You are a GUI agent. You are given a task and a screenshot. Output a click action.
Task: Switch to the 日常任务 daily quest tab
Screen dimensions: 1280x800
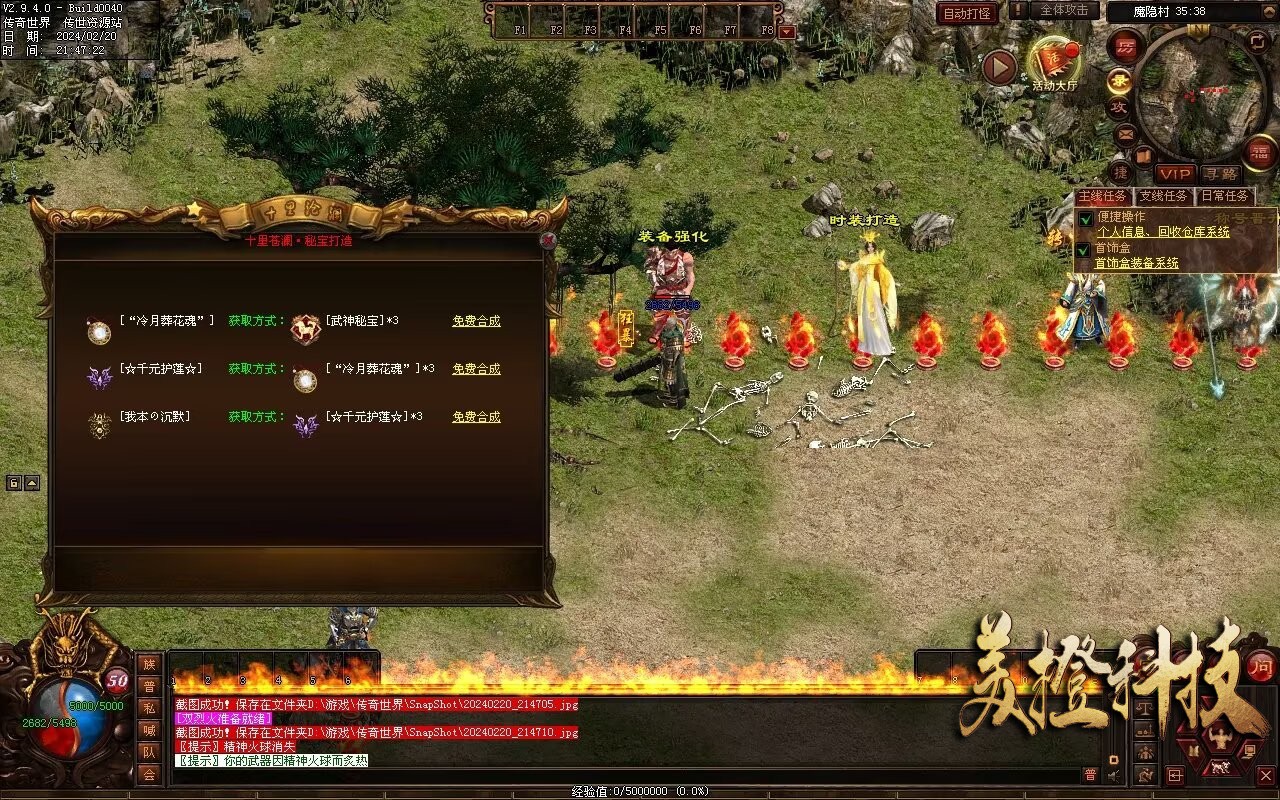coord(1224,197)
